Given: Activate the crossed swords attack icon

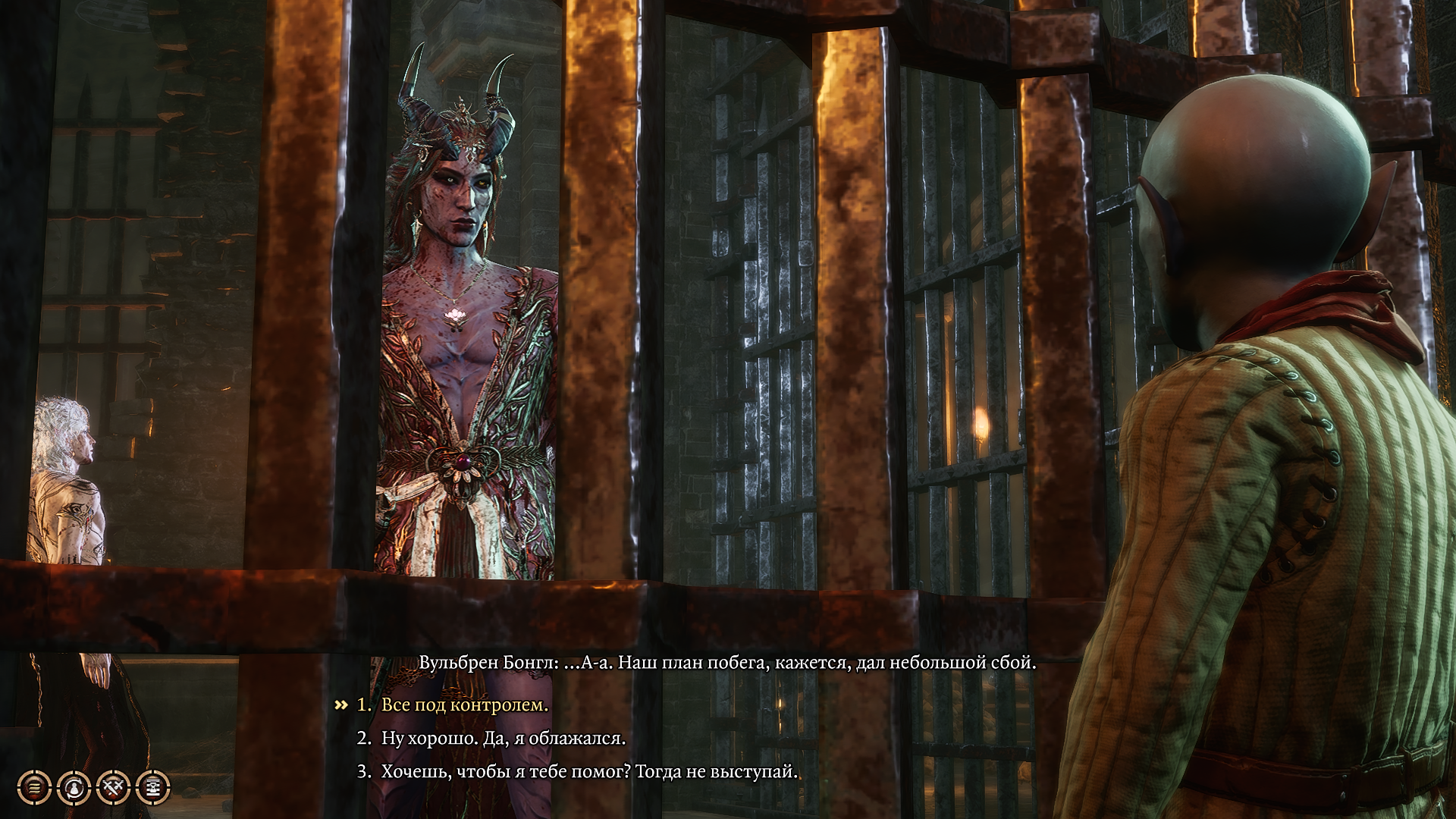Looking at the screenshot, I should coord(114,788).
